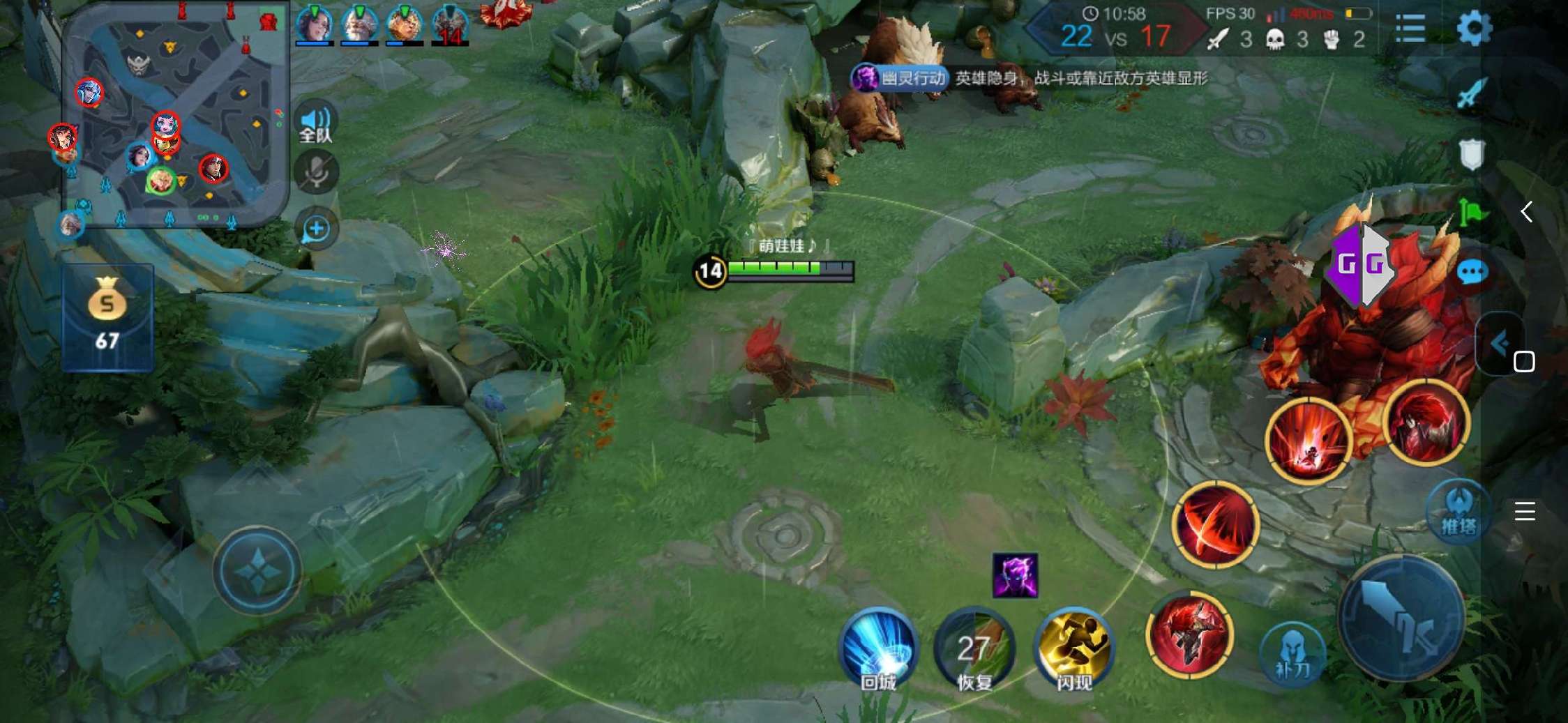Activate the 回城 recall spell
This screenshot has width=1568, height=723.
[878, 648]
